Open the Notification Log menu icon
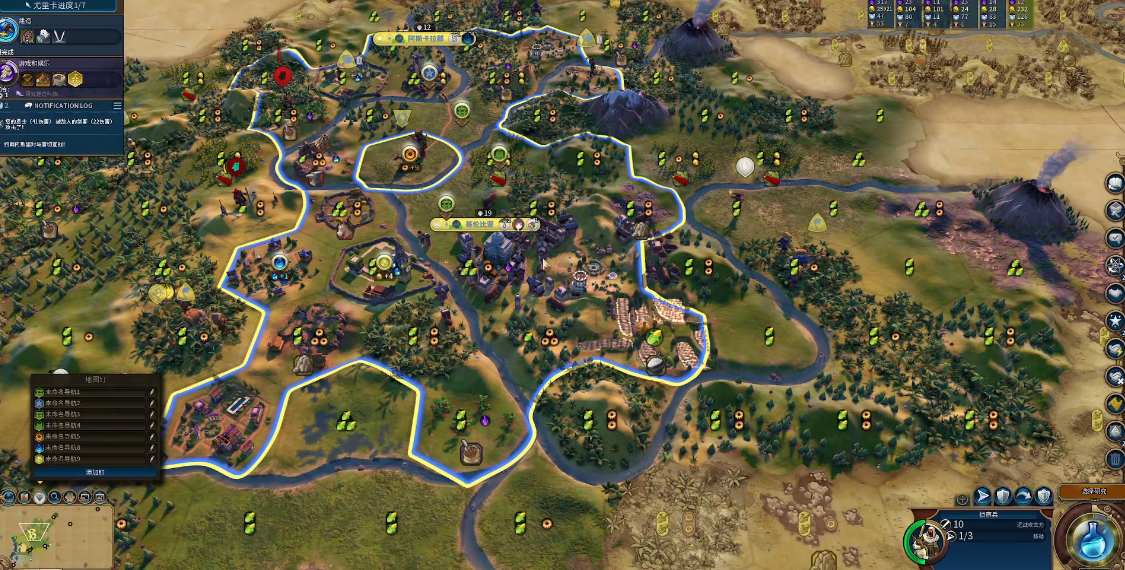This screenshot has width=1125, height=570. [x=117, y=105]
